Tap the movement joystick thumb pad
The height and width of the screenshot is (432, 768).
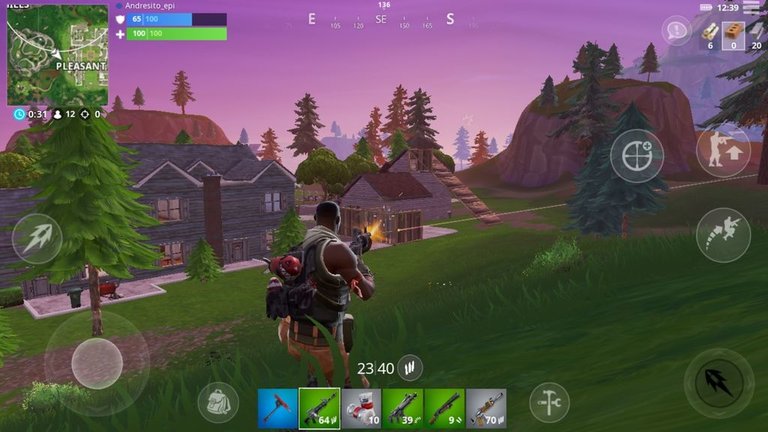97,362
